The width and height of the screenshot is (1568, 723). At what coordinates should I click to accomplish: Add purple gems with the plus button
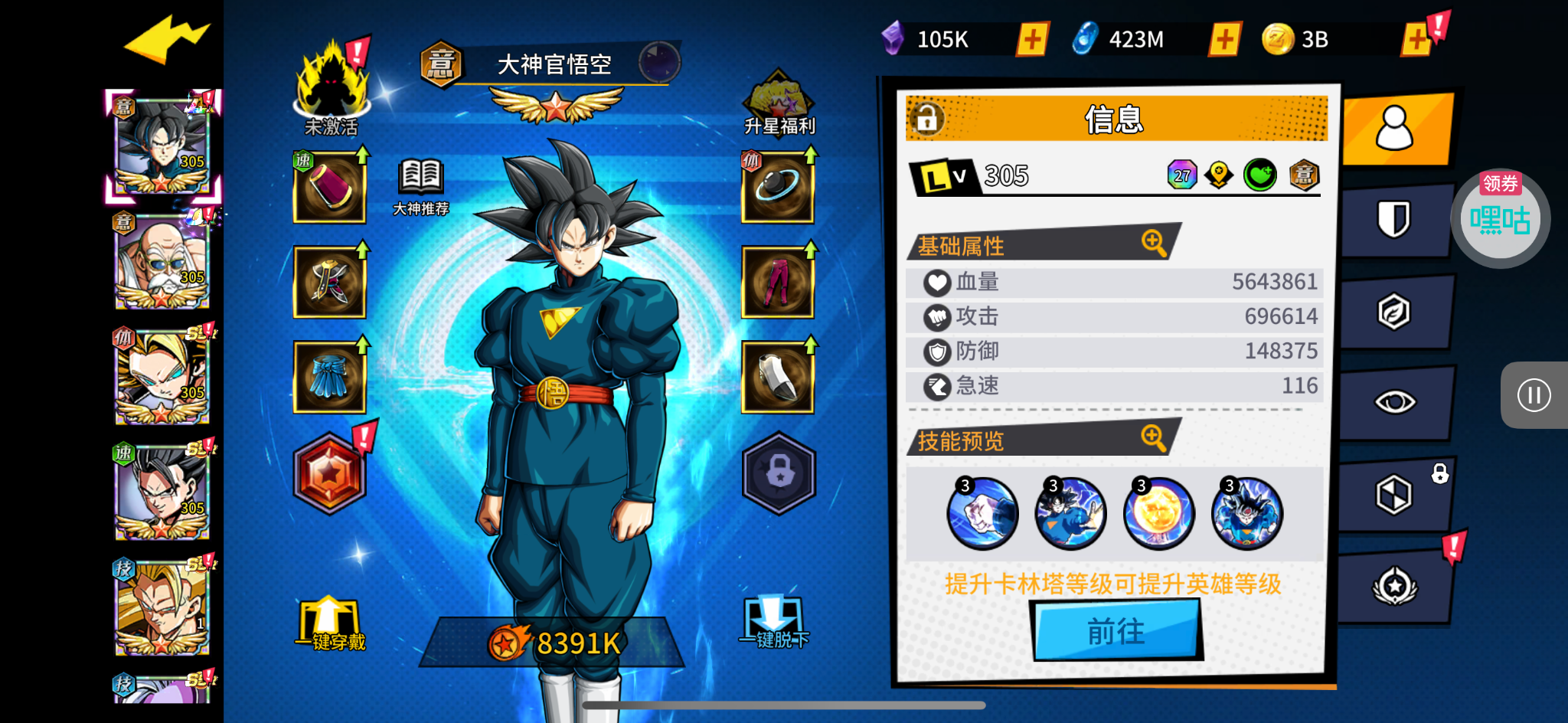pos(1031,39)
